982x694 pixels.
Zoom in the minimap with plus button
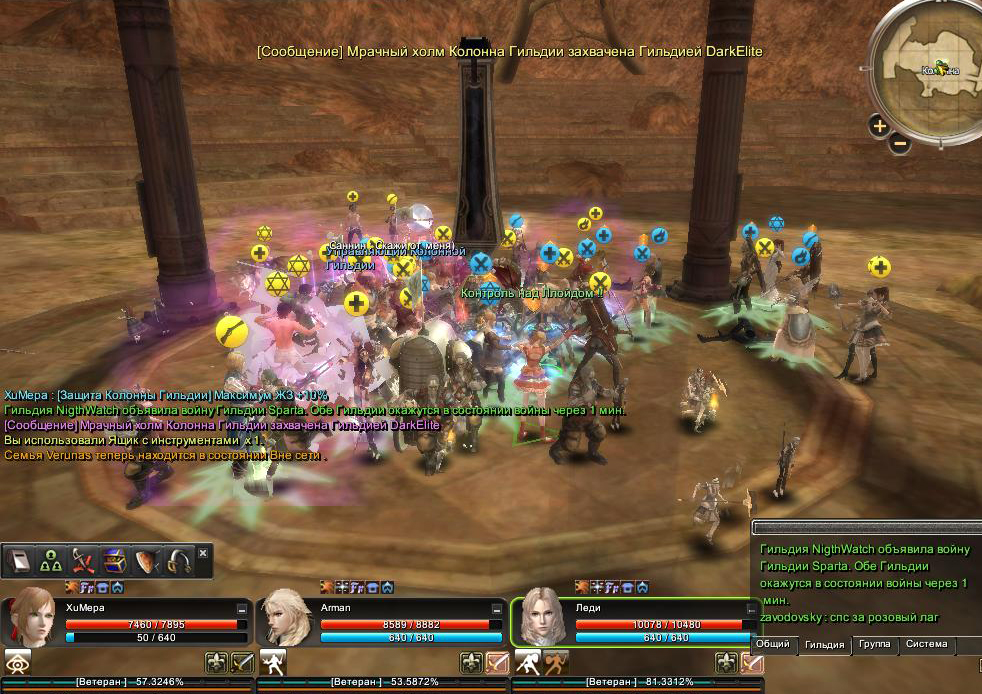[x=879, y=125]
